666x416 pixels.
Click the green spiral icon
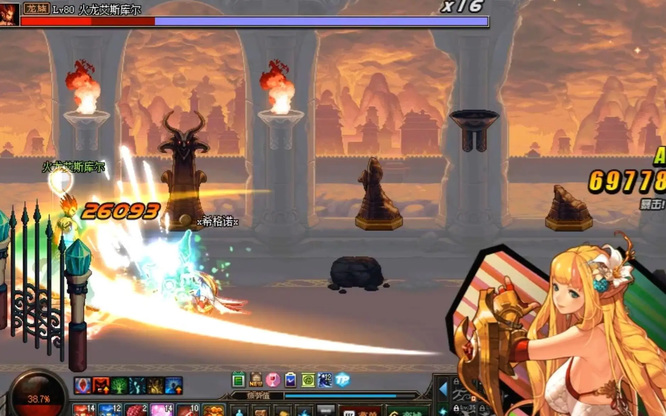point(307,380)
